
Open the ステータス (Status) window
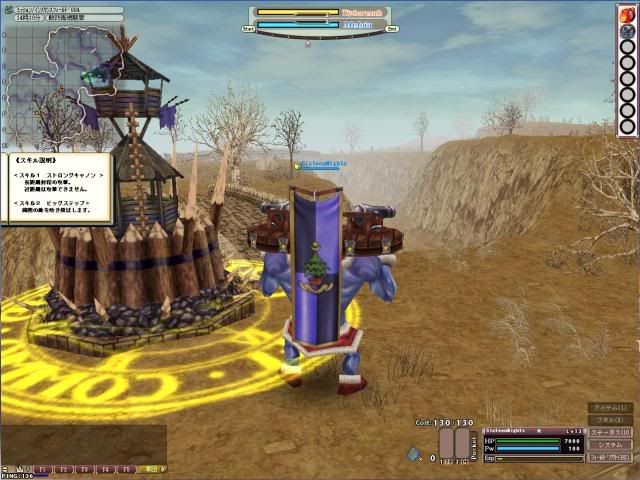[610, 432]
